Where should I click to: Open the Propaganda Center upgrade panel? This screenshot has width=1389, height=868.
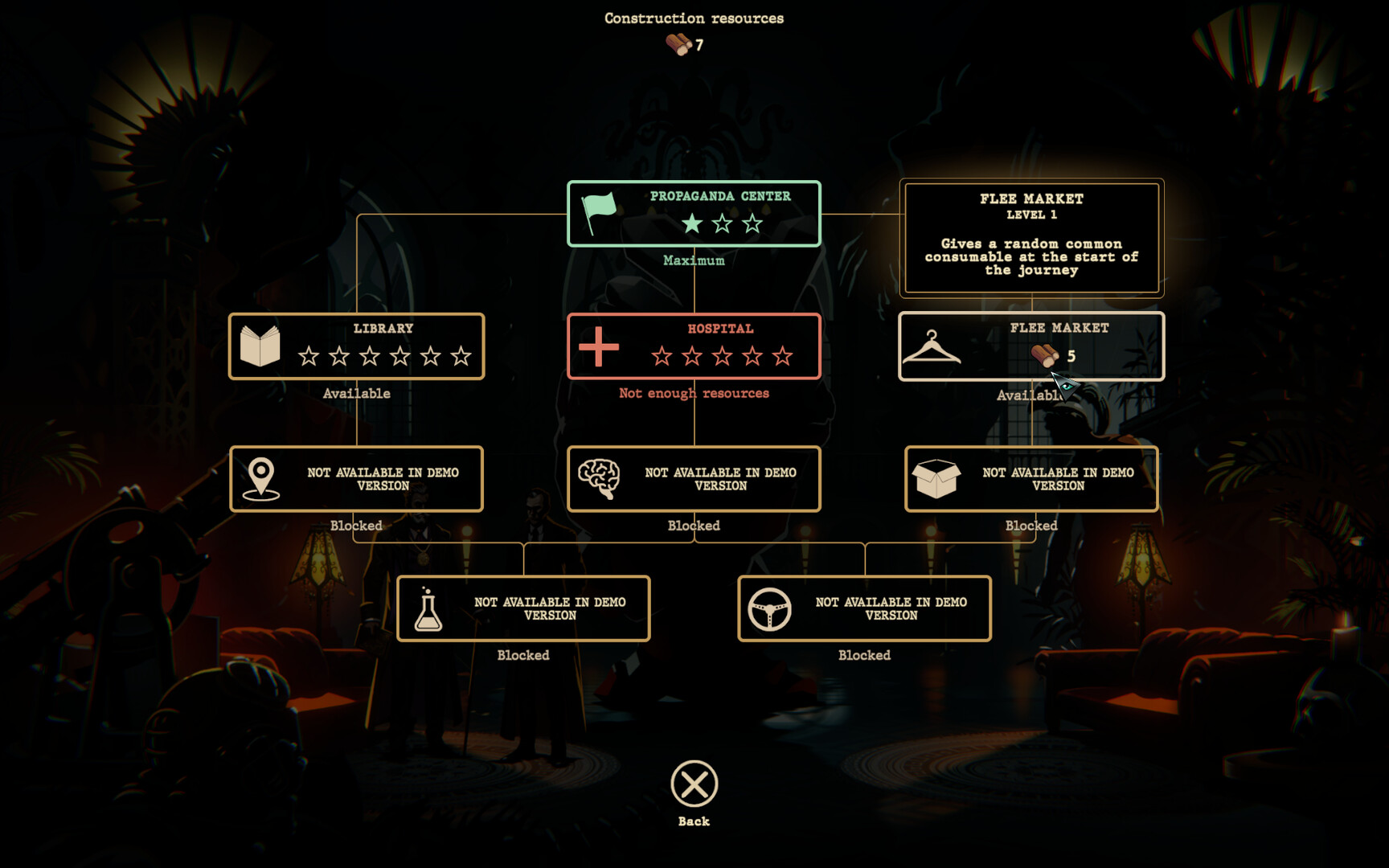tap(693, 214)
